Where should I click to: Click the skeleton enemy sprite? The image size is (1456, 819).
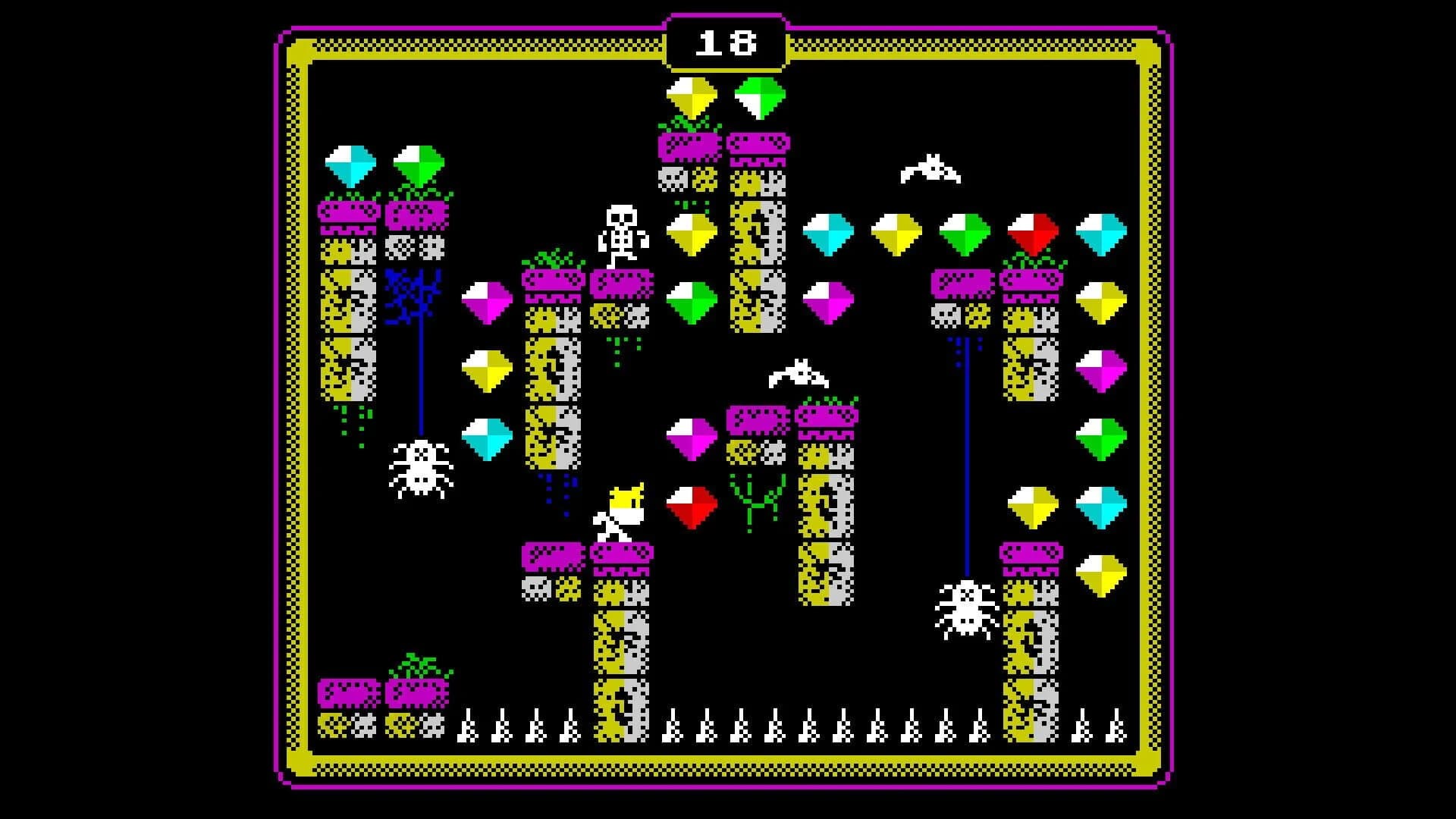pyautogui.click(x=622, y=235)
